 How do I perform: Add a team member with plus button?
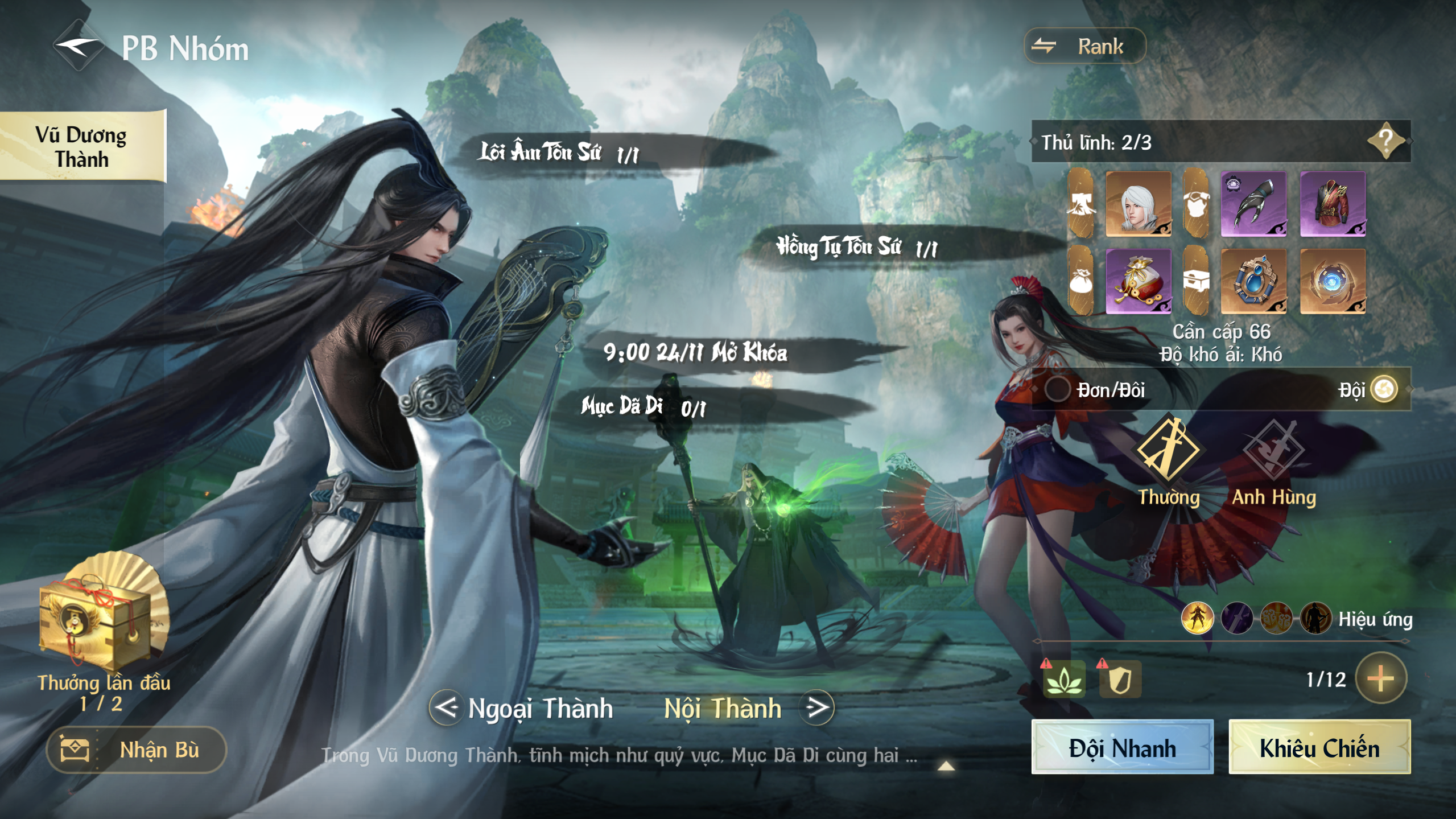[x=1380, y=678]
